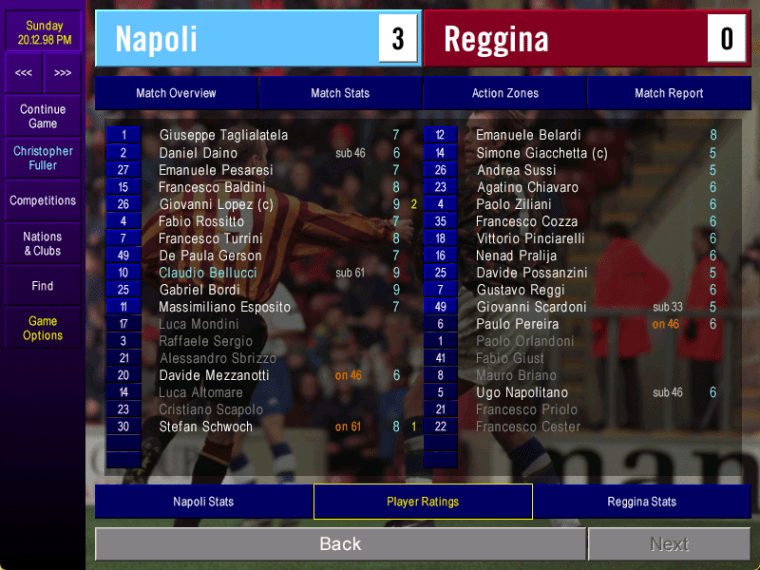Viewport: 760px width, 570px height.
Task: Click the Back button
Action: click(x=340, y=544)
